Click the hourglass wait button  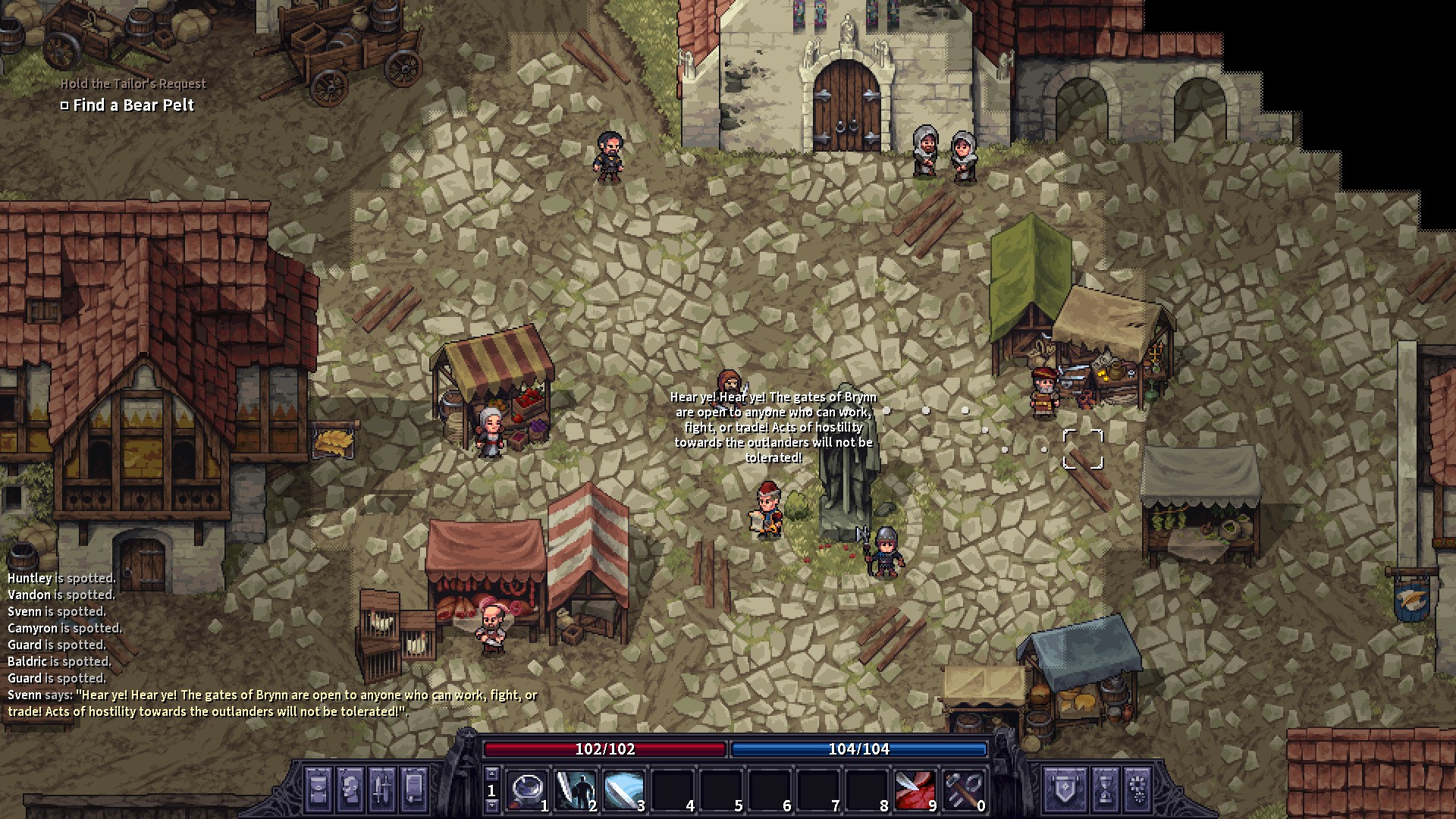pyautogui.click(x=1105, y=788)
